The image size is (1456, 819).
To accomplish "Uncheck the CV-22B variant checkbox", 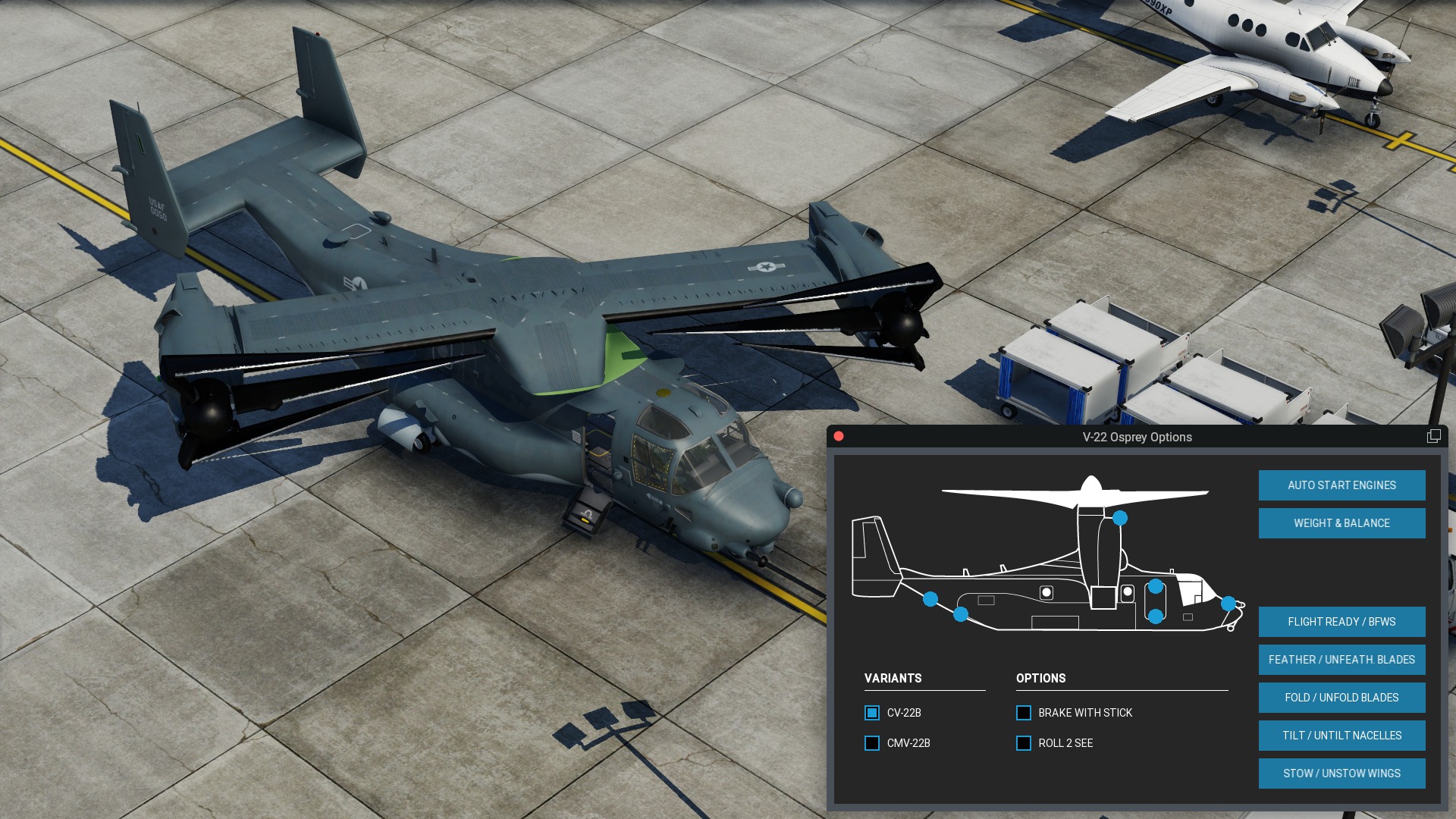I will coord(872,713).
